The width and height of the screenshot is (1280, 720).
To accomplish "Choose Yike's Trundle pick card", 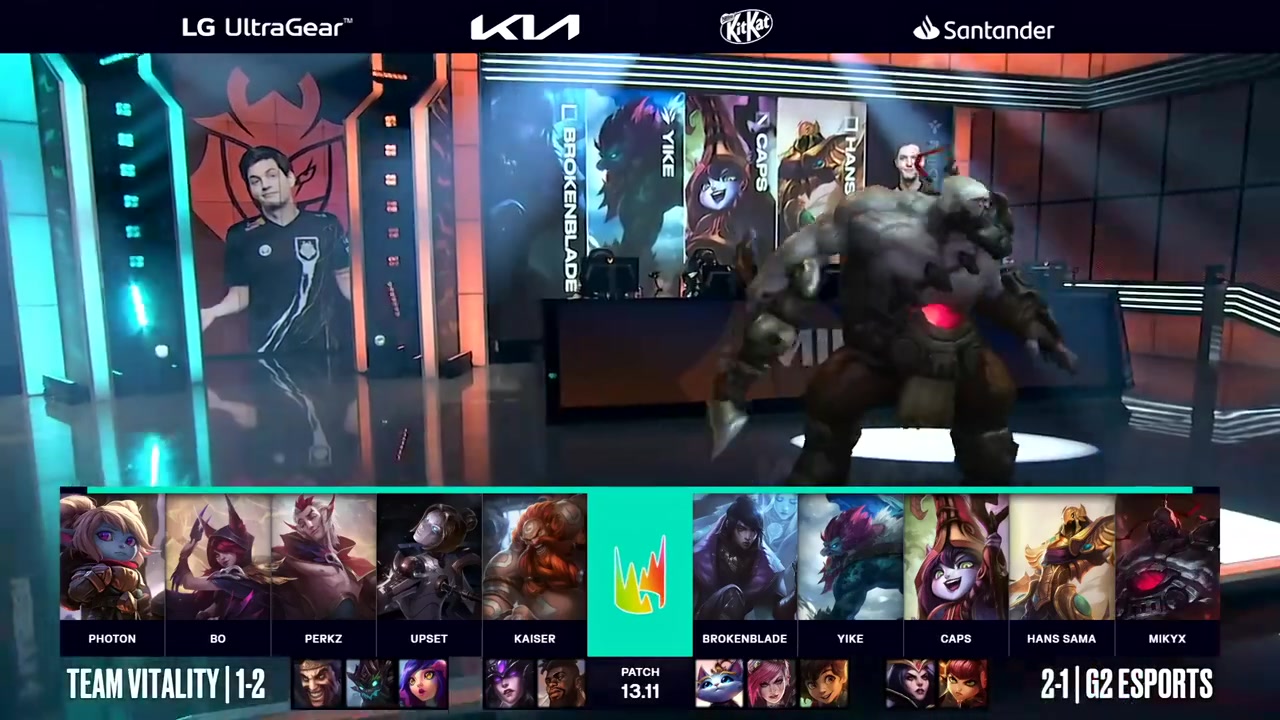I will click(x=850, y=558).
